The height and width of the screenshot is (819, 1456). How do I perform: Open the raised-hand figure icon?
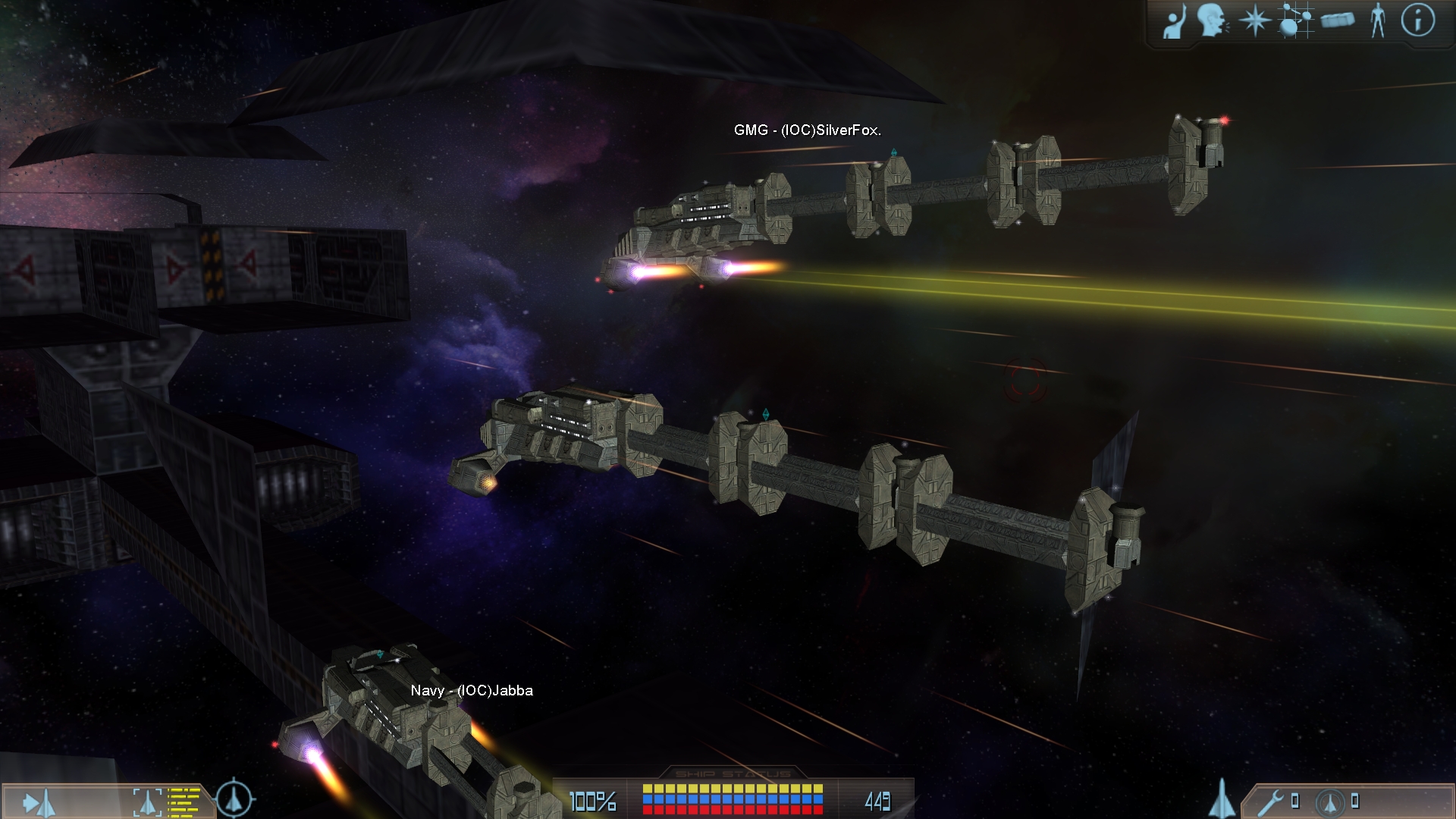pos(1175,21)
